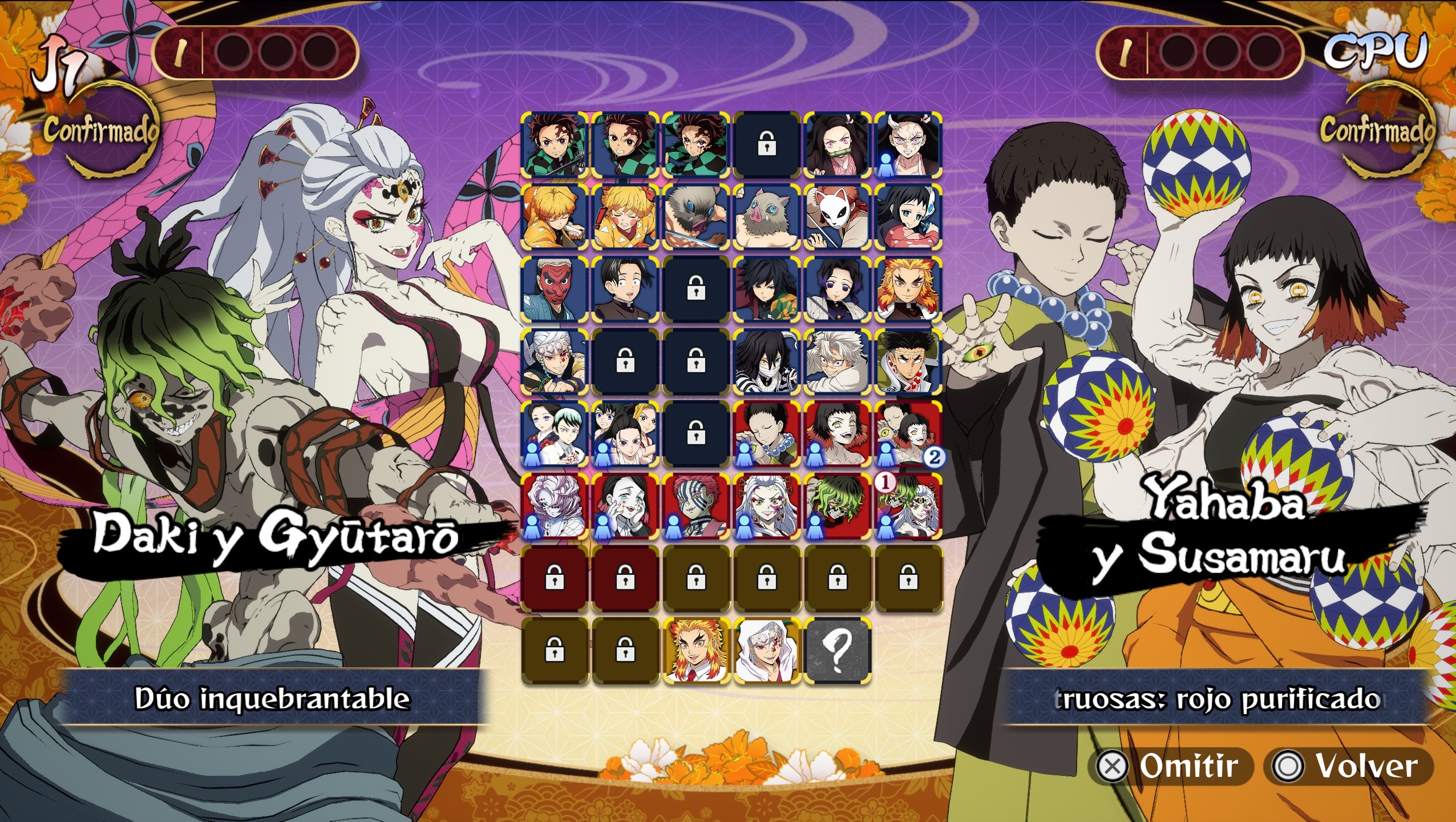Screen dimensions: 1456x822
Task: Select Nezuko with the bamboo muzzle
Action: [x=836, y=145]
